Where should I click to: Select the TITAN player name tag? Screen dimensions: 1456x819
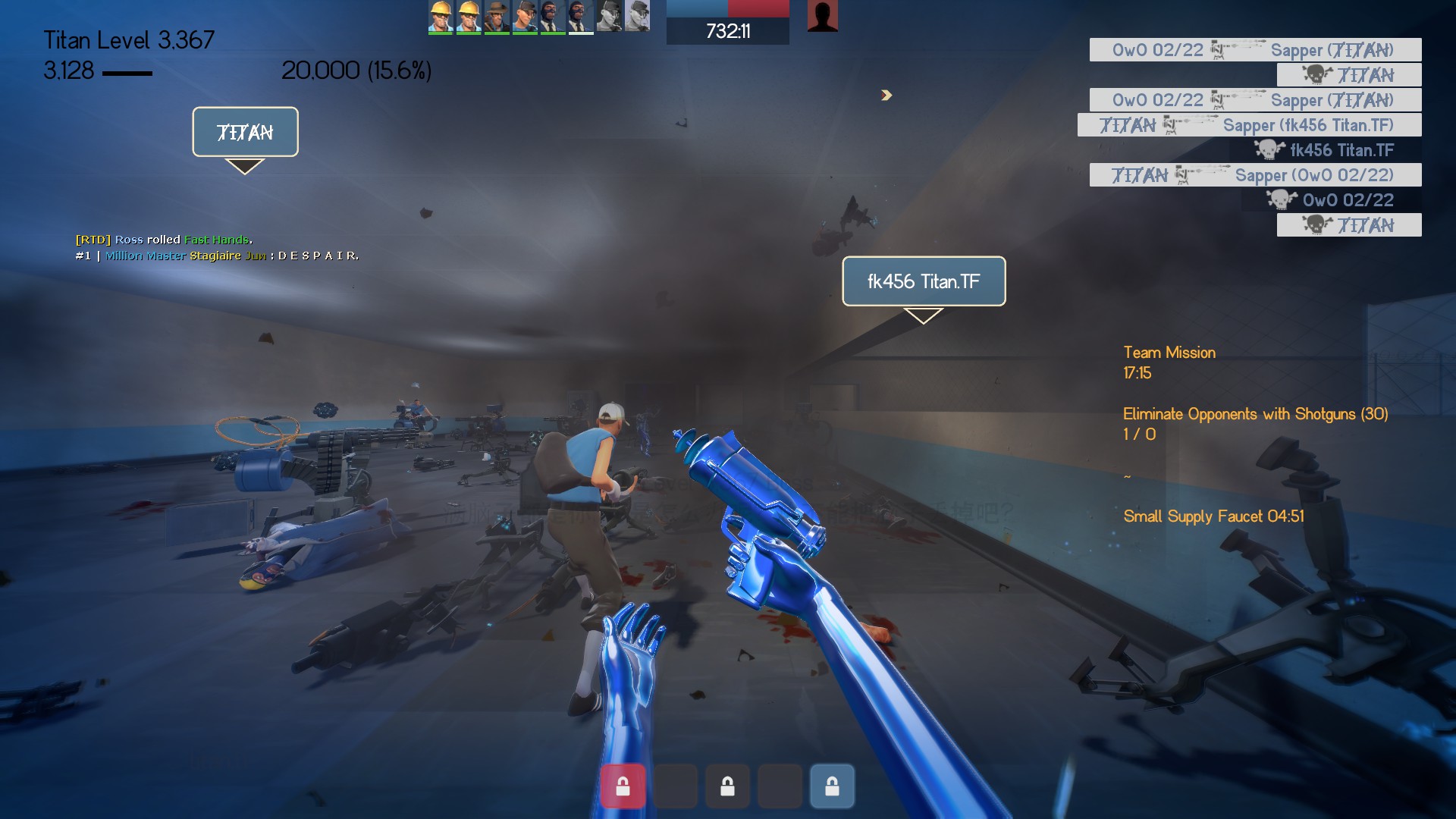point(245,132)
